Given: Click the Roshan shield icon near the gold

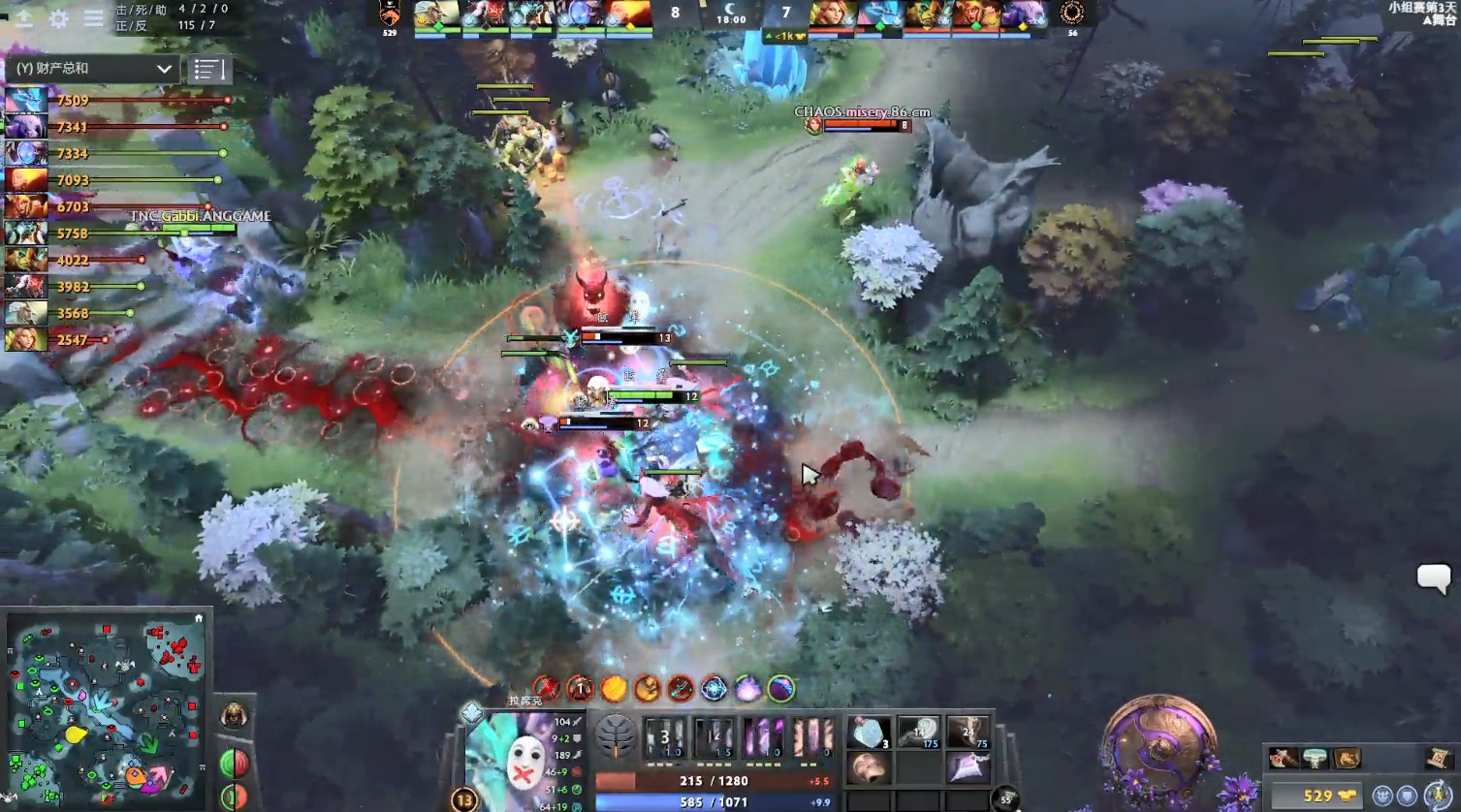Looking at the screenshot, I should [x=1382, y=796].
